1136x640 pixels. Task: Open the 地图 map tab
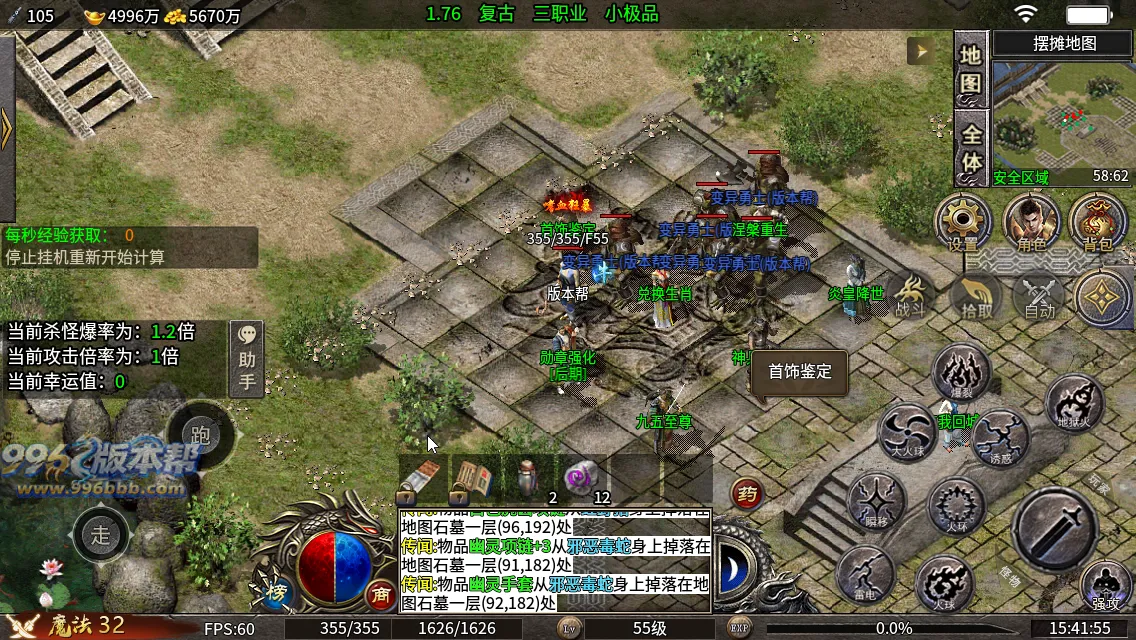click(x=971, y=71)
